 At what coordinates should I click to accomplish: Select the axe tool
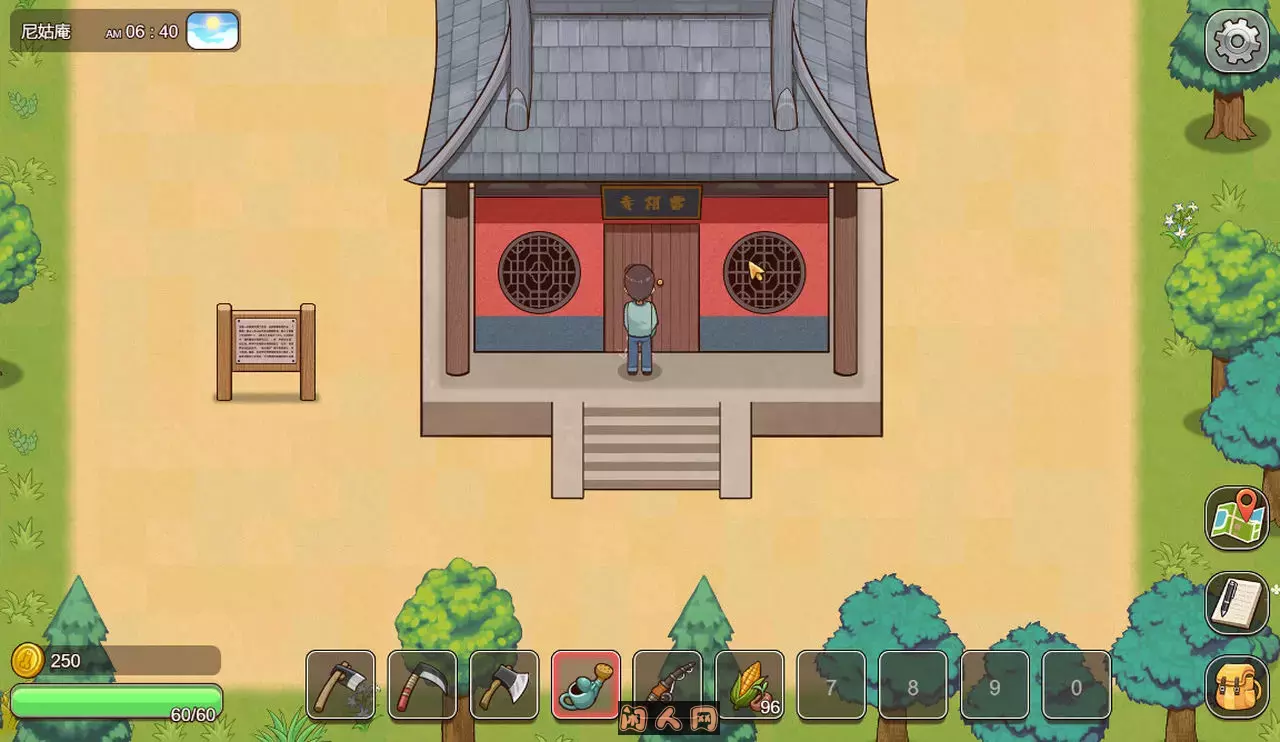(504, 686)
